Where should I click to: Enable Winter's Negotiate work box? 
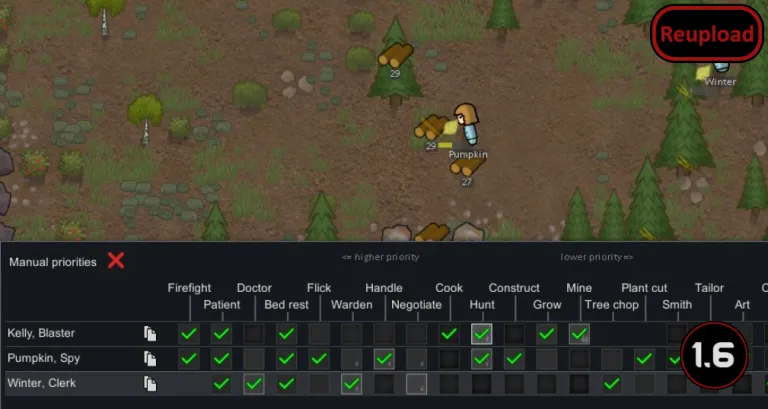(x=416, y=383)
